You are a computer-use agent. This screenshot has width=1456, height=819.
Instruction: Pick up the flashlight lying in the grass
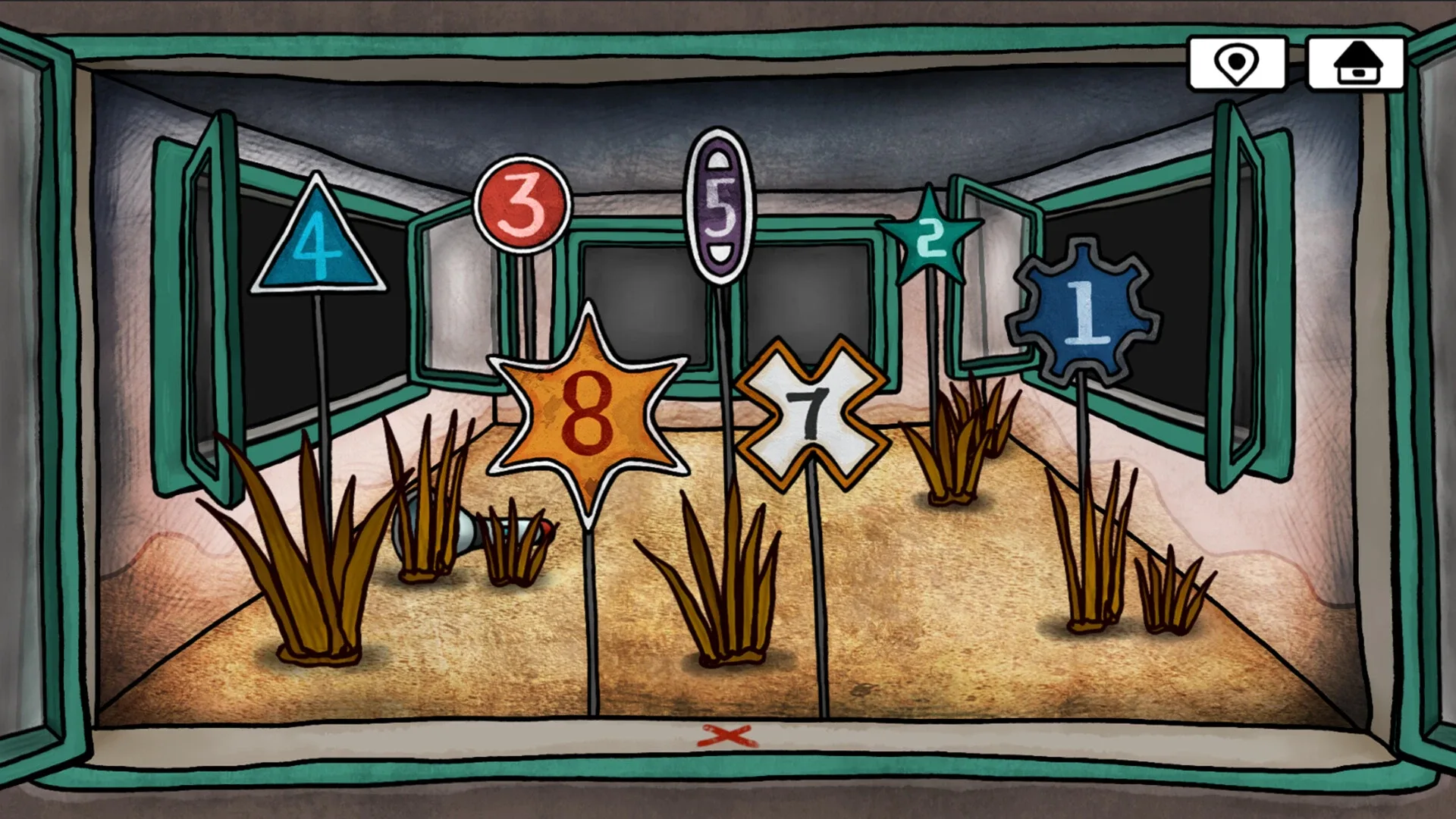click(466, 532)
